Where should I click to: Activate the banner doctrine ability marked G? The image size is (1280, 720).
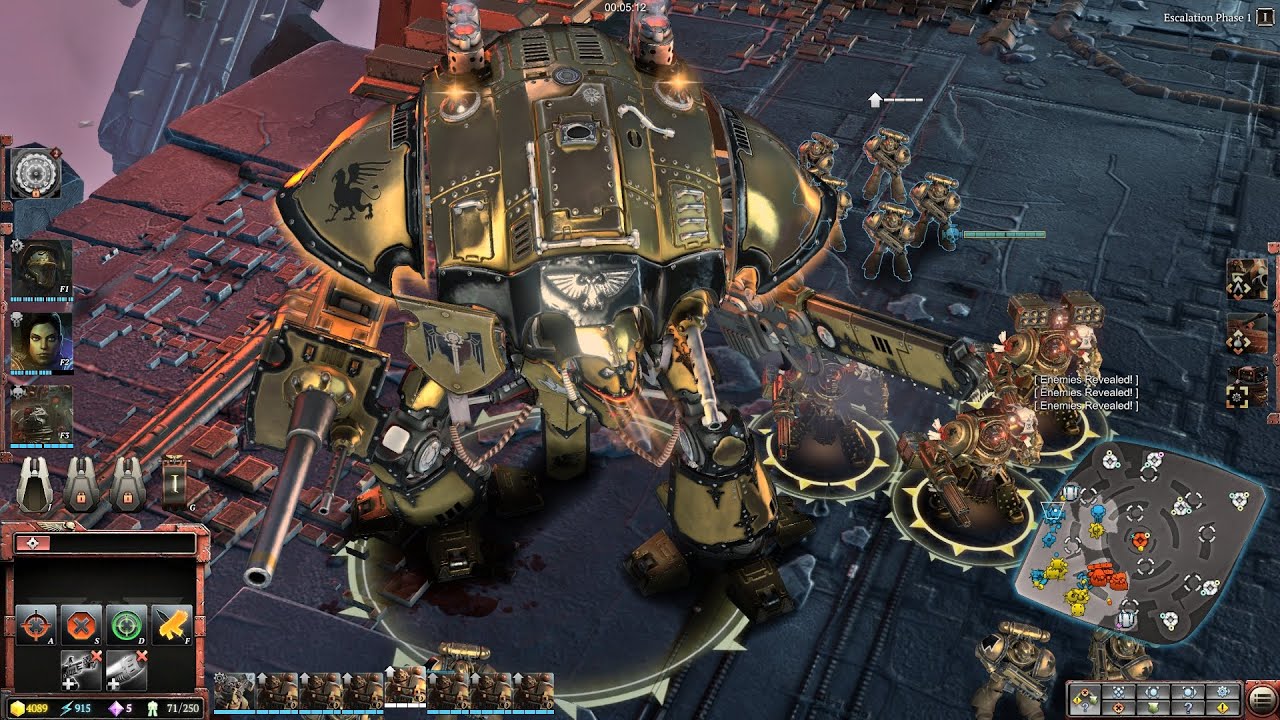(x=176, y=483)
